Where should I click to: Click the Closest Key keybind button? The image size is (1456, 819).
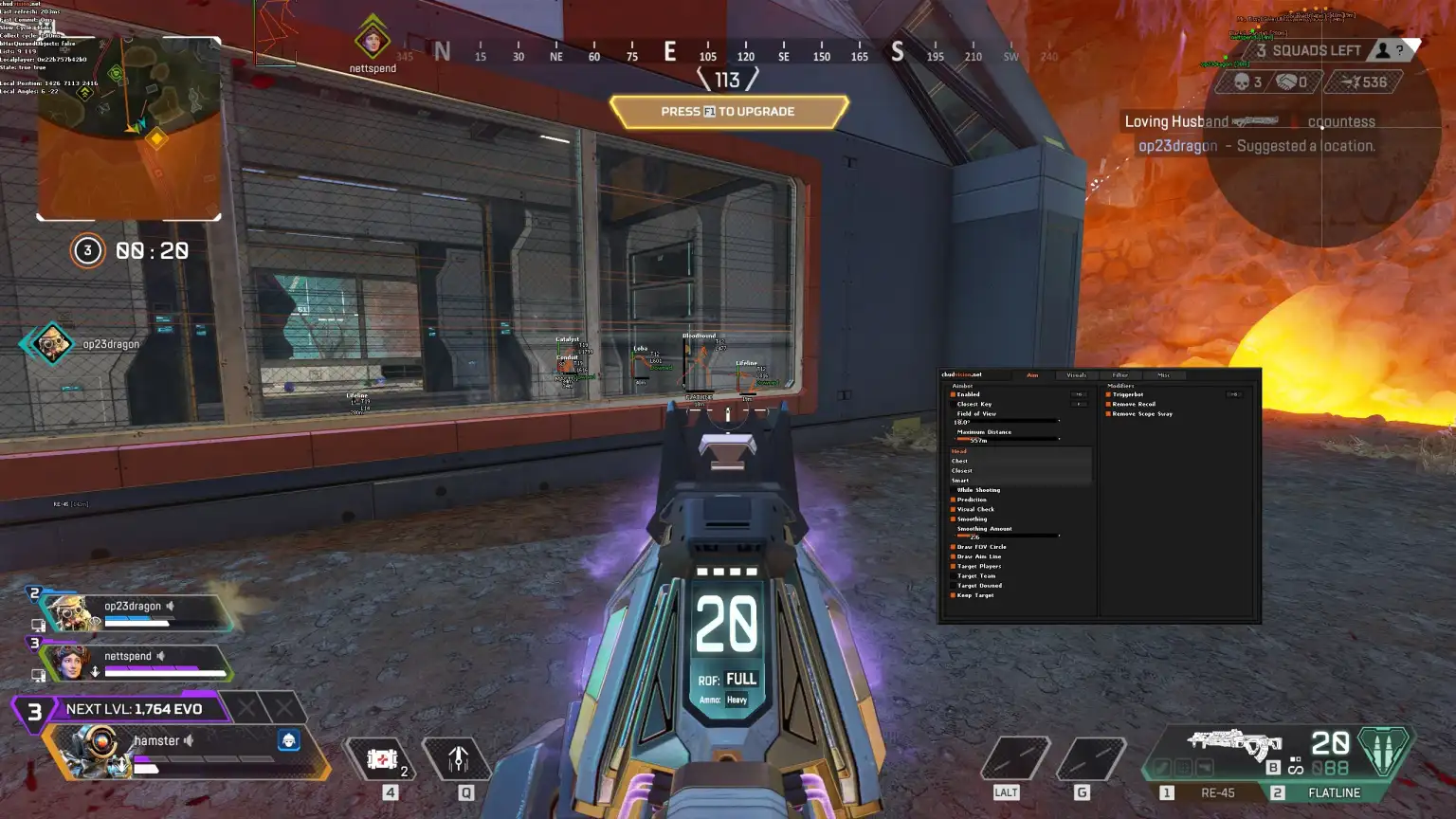pyautogui.click(x=1080, y=405)
